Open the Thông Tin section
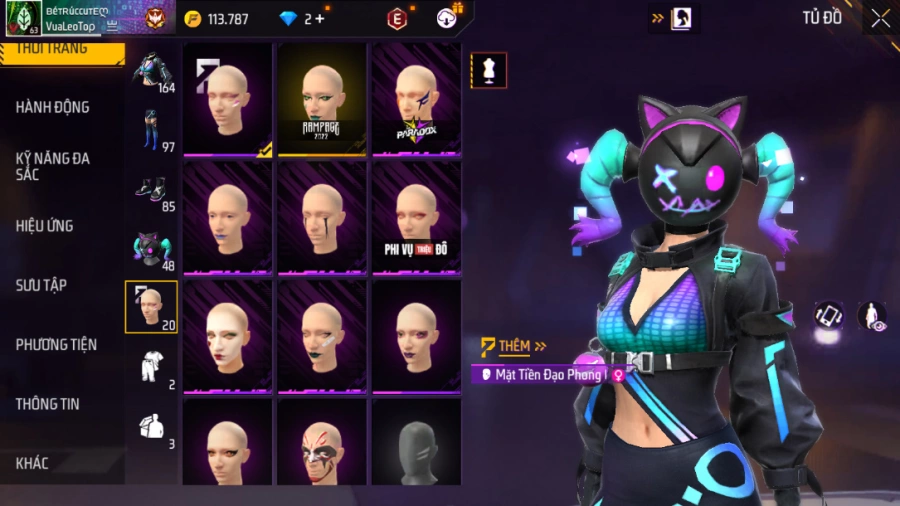The image size is (900, 506). (47, 404)
